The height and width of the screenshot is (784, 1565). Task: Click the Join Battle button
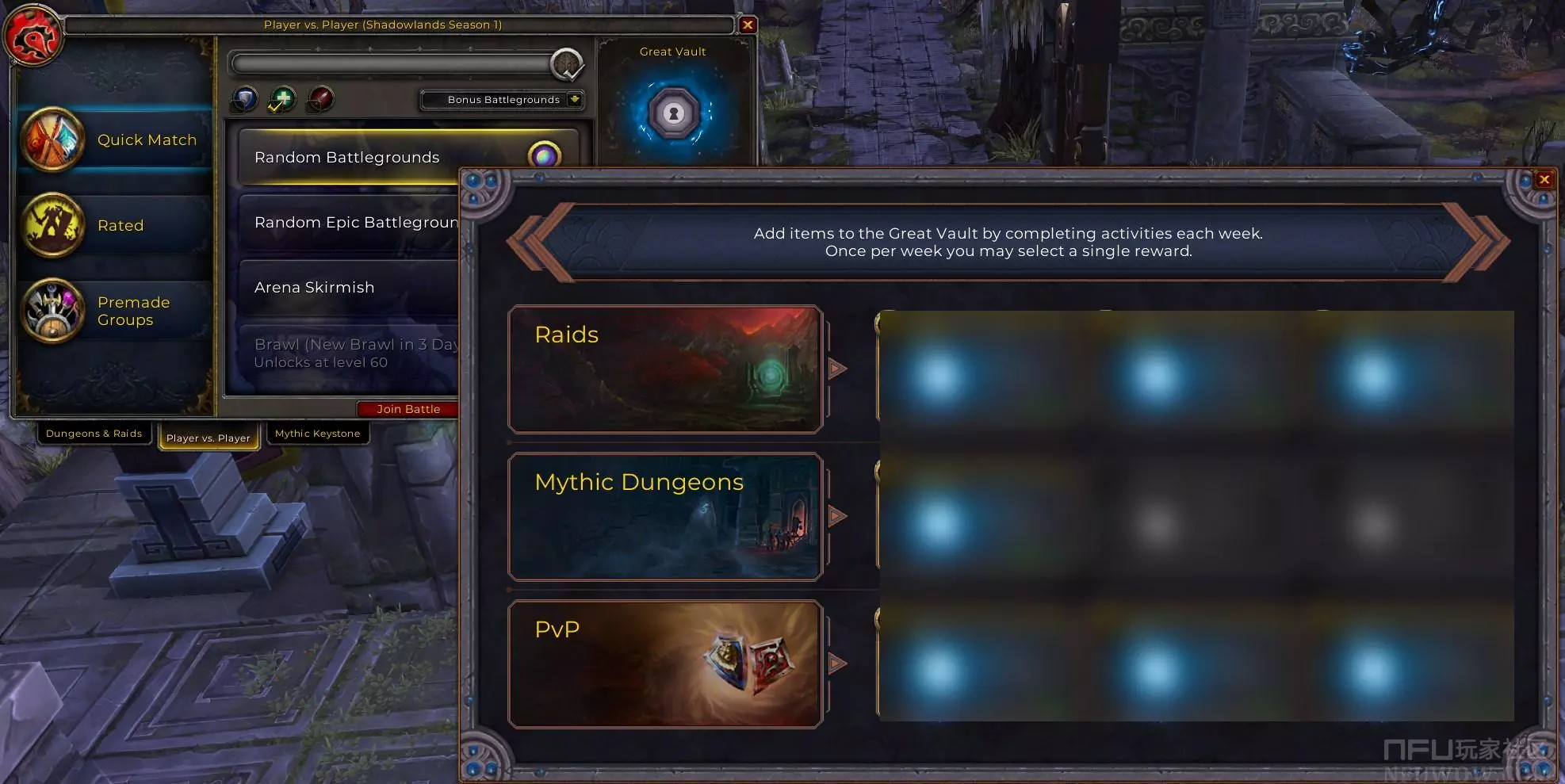[408, 409]
